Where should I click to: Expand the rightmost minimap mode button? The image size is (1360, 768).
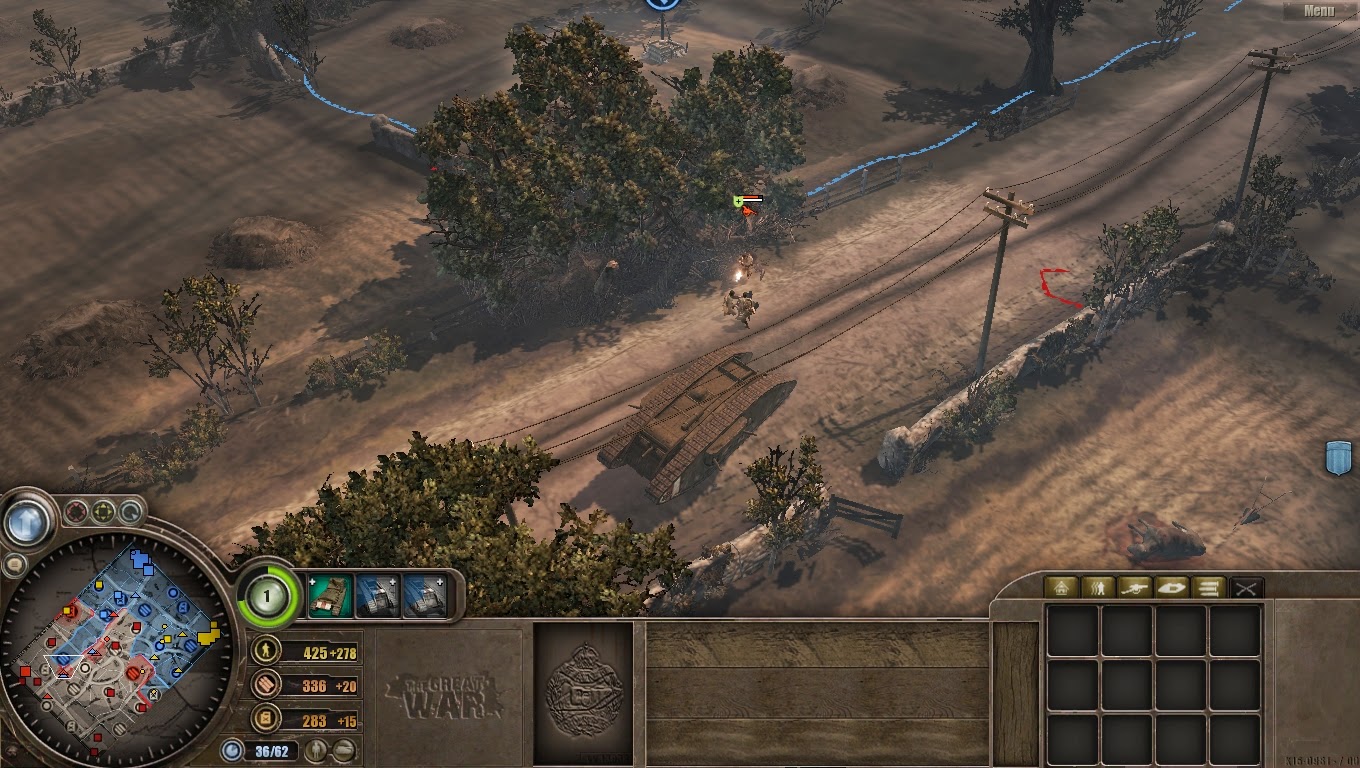click(x=131, y=512)
